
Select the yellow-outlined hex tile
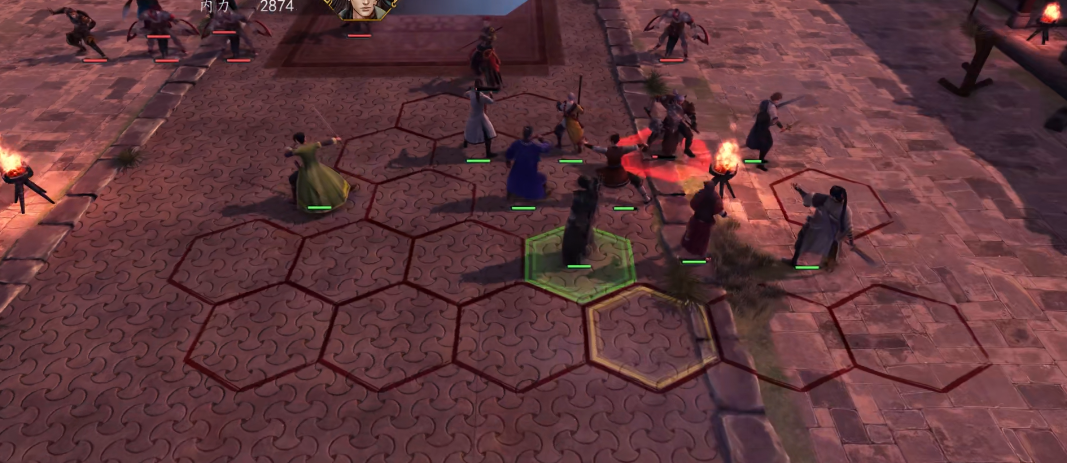coord(652,337)
